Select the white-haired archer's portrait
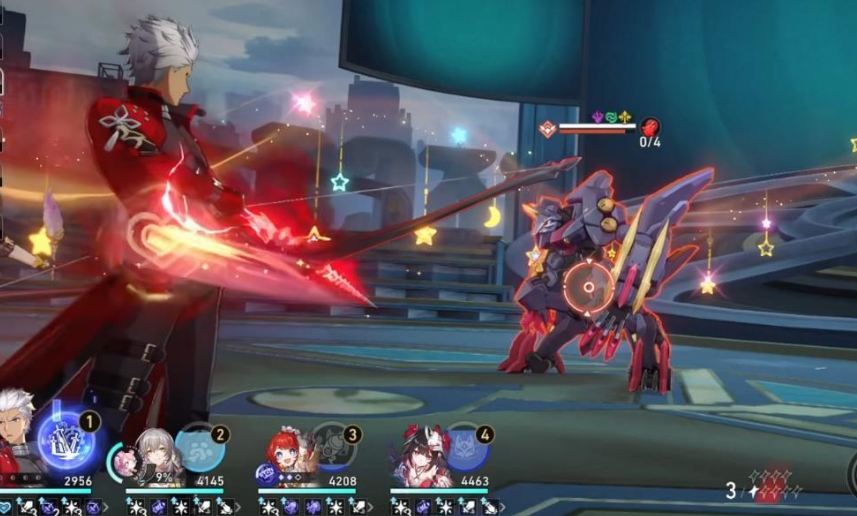Screen dimensions: 857x516 [x=17, y=450]
